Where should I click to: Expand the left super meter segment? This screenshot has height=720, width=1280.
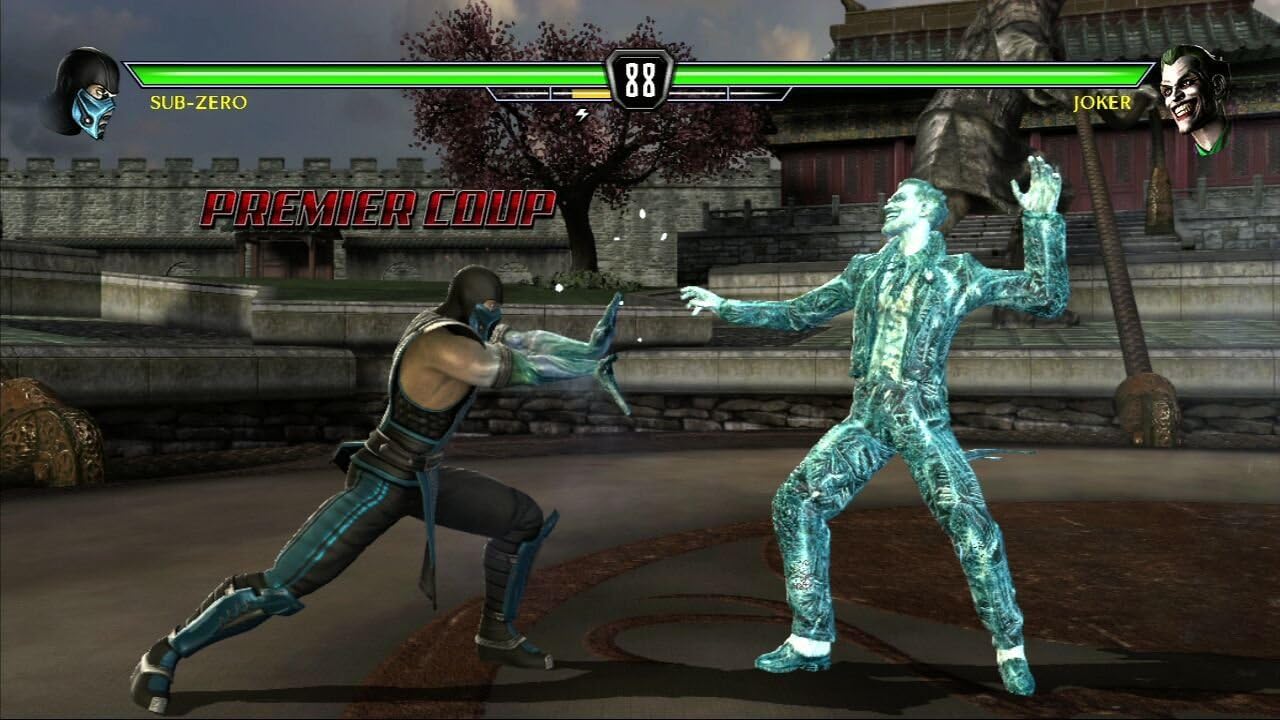click(x=520, y=95)
